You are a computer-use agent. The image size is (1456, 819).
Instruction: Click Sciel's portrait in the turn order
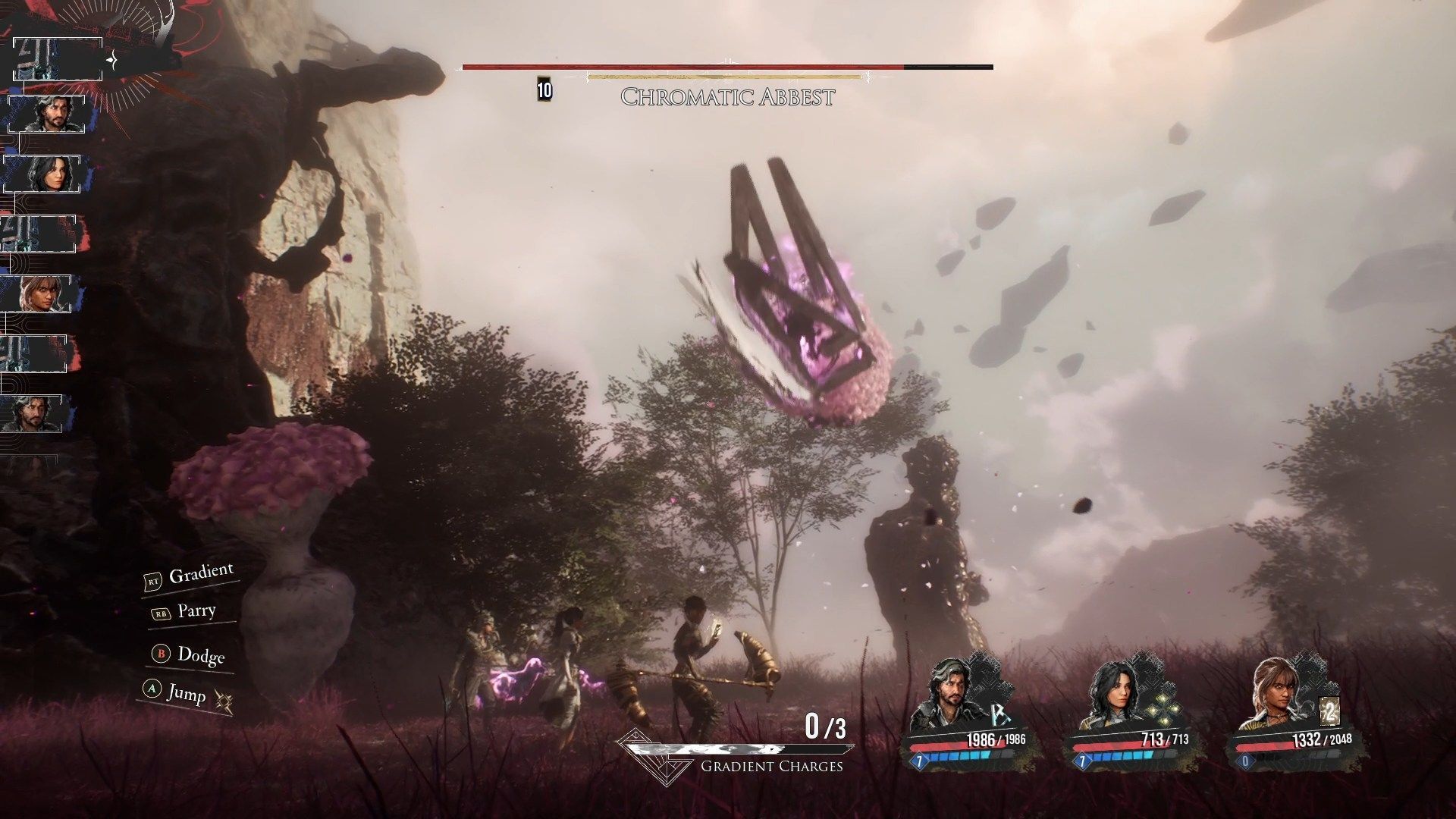click(x=39, y=293)
